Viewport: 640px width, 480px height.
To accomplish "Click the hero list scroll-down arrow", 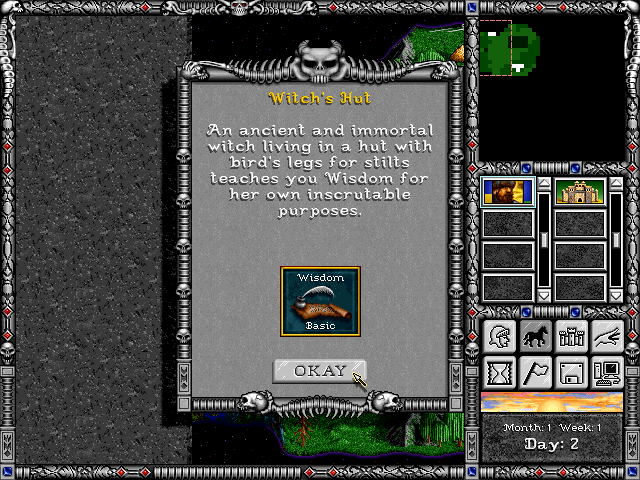I will tap(544, 295).
